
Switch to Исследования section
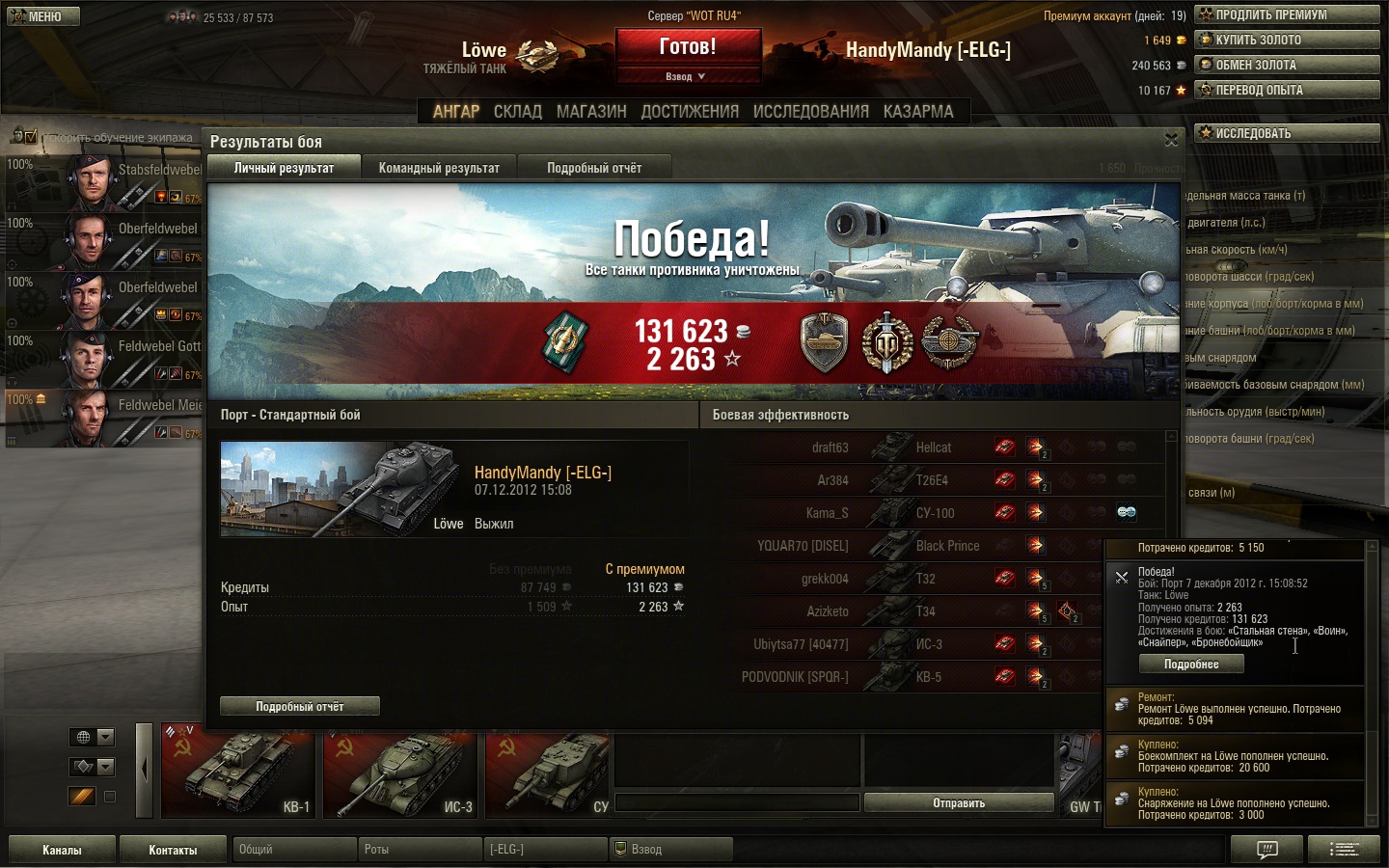pyautogui.click(x=810, y=112)
